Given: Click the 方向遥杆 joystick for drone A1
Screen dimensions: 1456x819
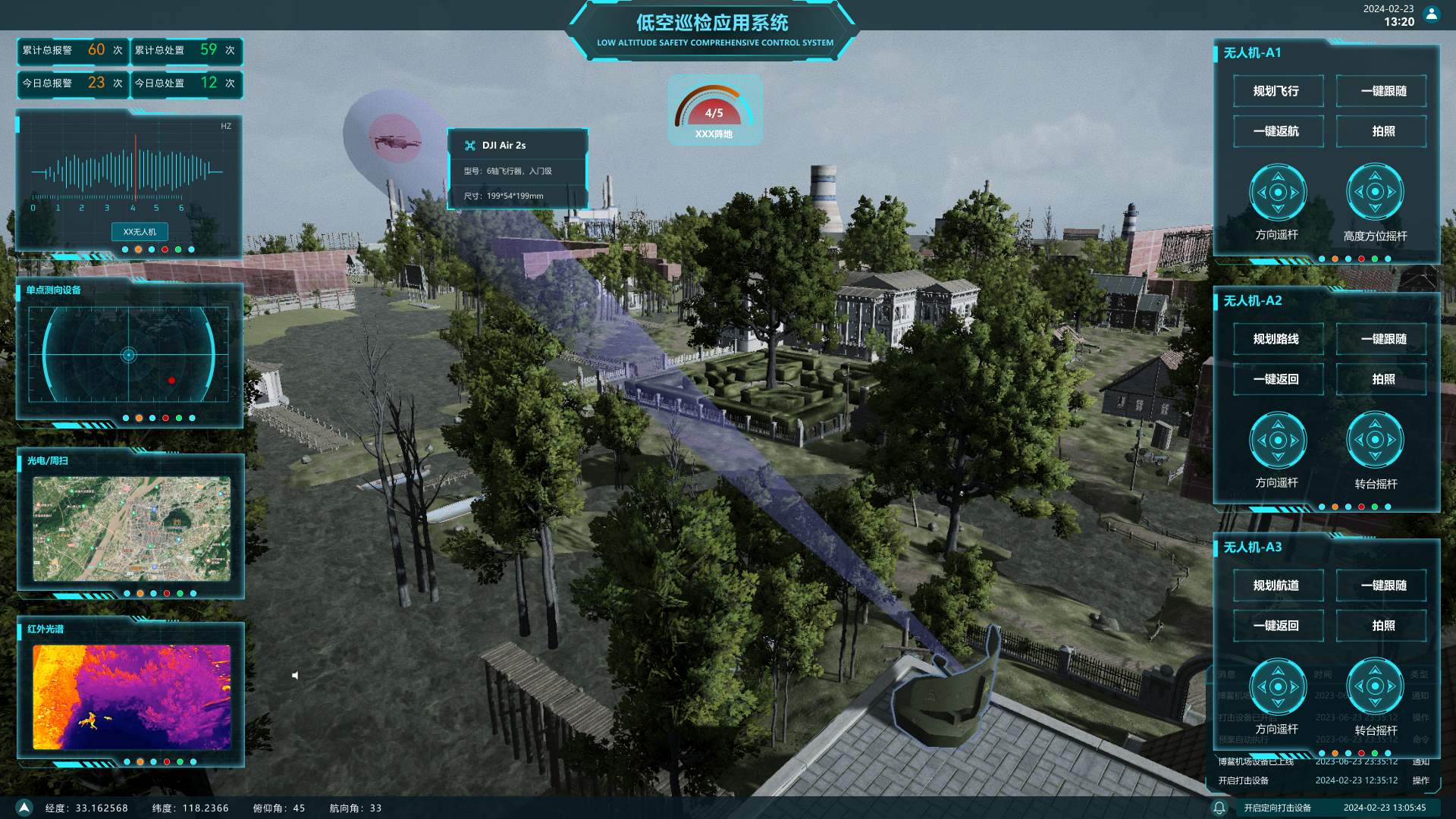Looking at the screenshot, I should tap(1278, 192).
